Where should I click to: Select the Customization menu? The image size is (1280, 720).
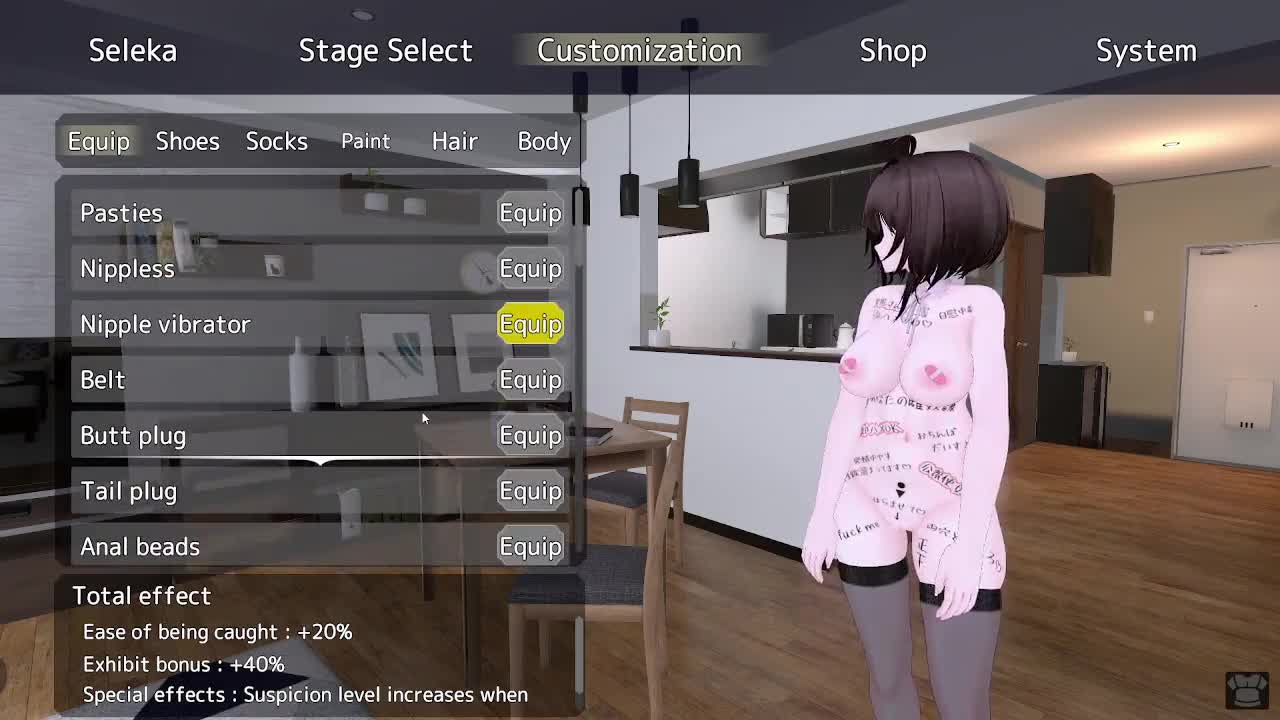[x=639, y=51]
